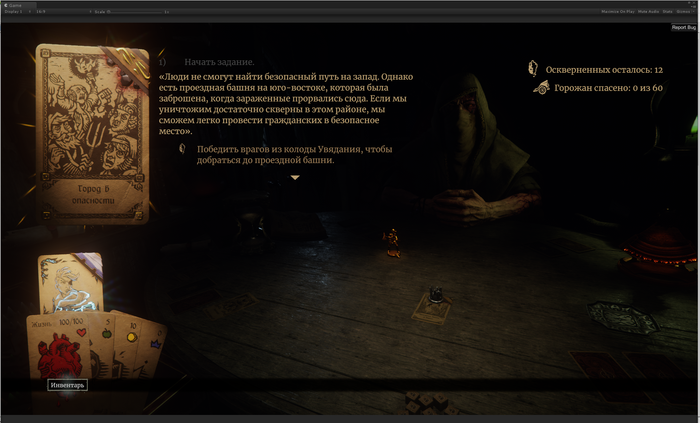Select the Game tab in Unity editor

point(15,4)
